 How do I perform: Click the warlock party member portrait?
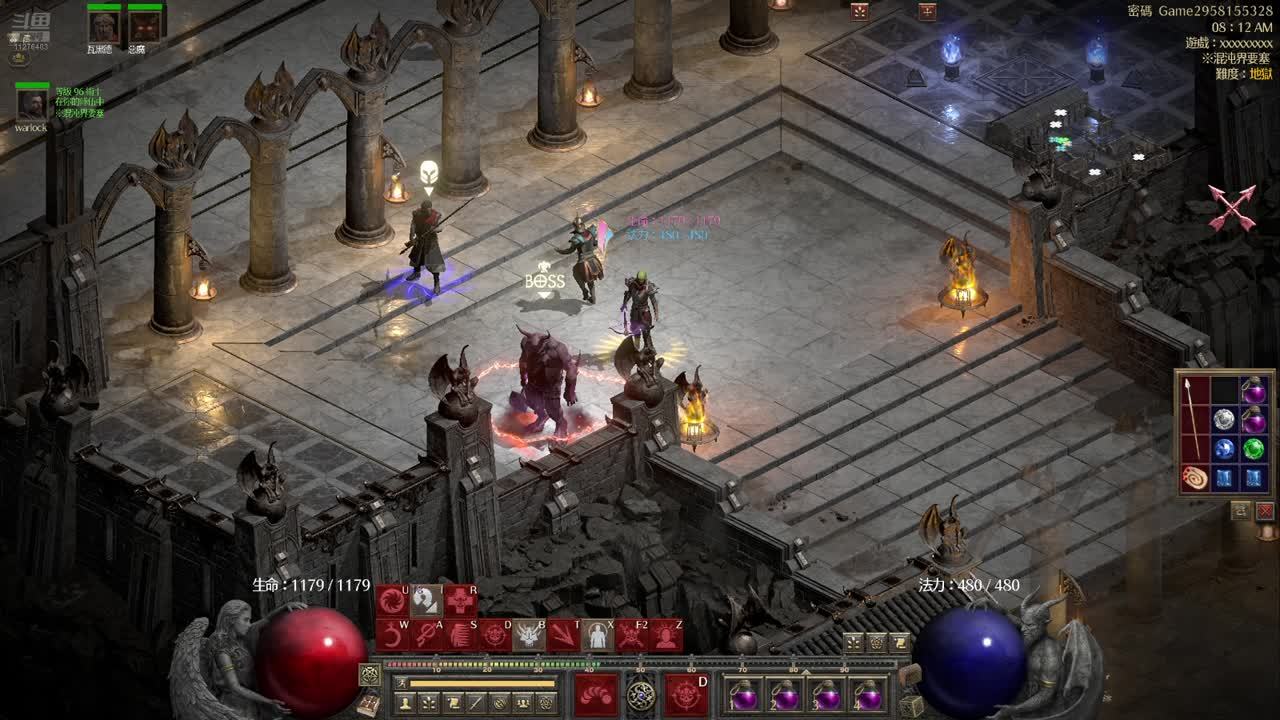point(32,105)
